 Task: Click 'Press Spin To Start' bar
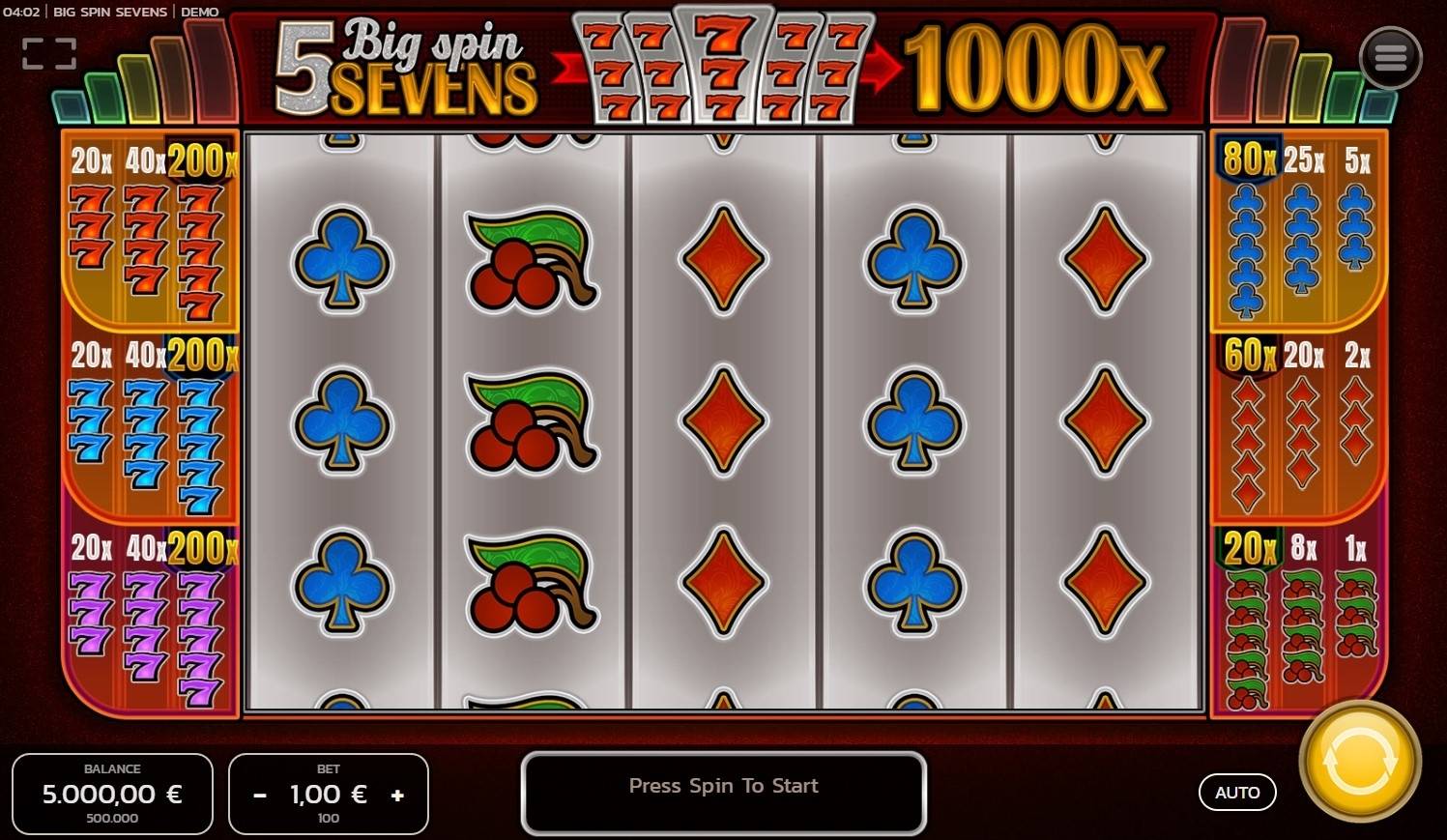tap(723, 786)
